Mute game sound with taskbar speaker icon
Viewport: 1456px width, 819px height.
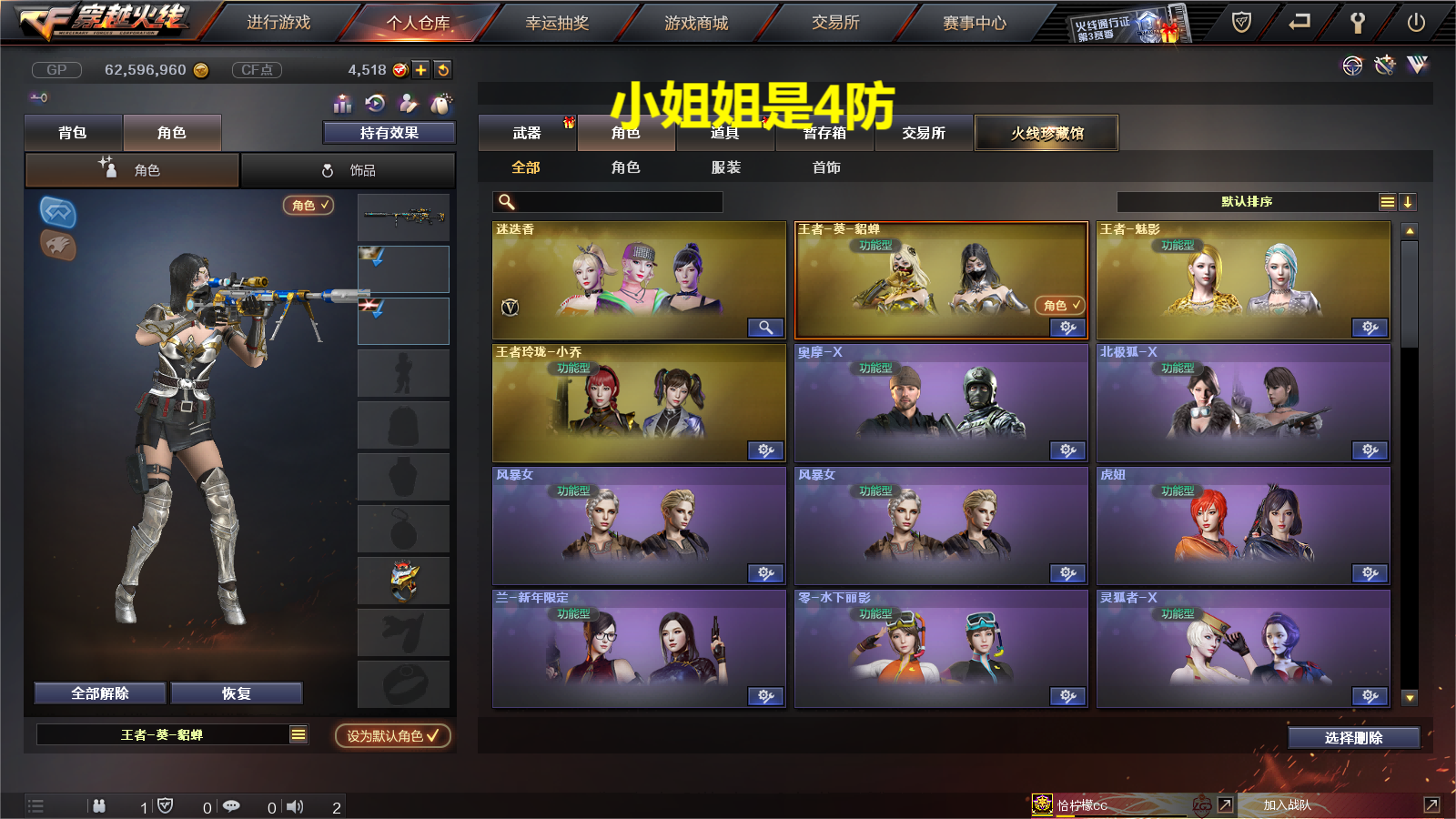[x=296, y=806]
